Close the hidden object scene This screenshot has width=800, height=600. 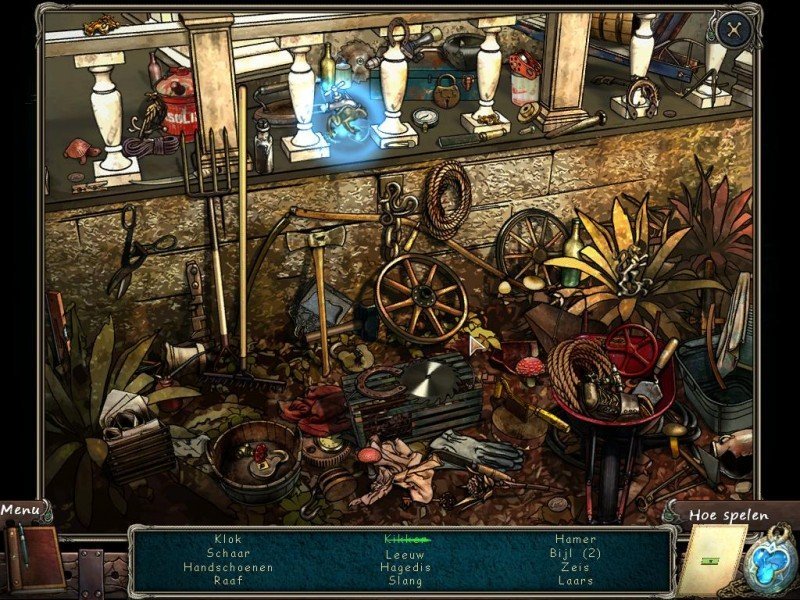tap(735, 29)
